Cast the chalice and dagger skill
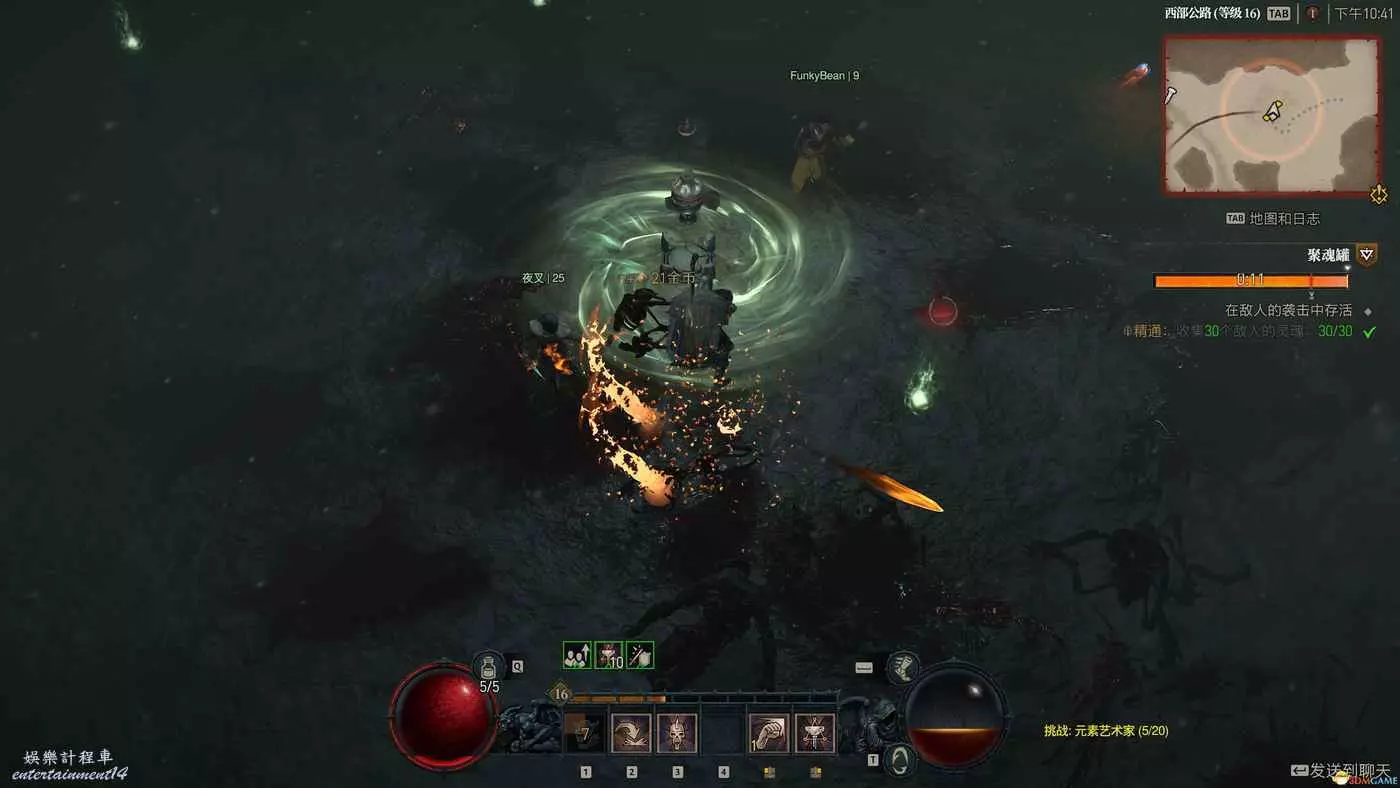The image size is (1400, 788). tap(815, 733)
